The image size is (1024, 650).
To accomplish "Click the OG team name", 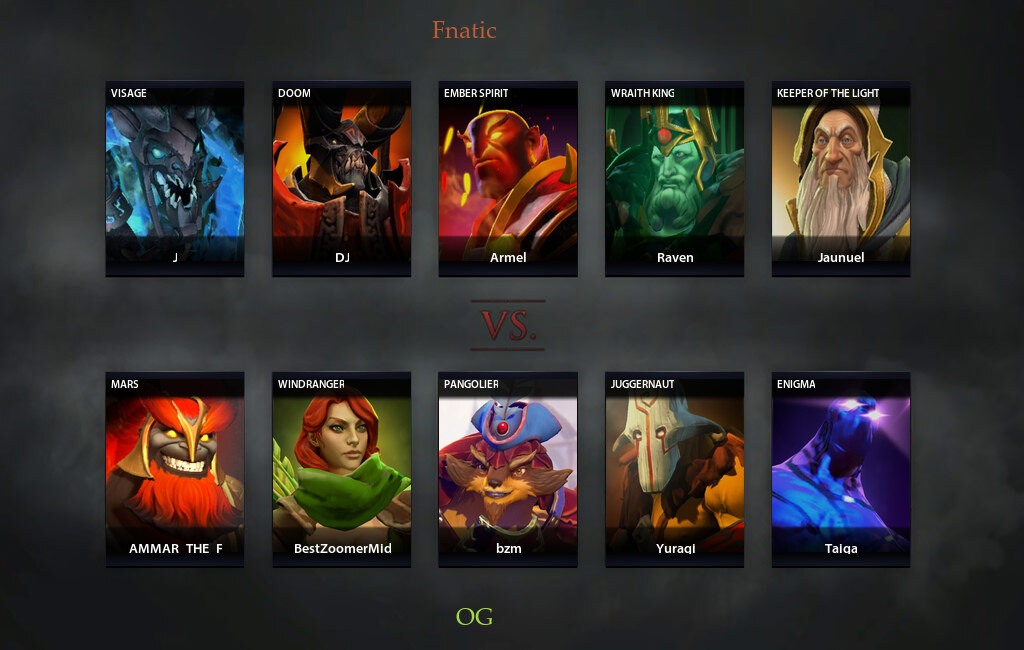I will [x=474, y=616].
